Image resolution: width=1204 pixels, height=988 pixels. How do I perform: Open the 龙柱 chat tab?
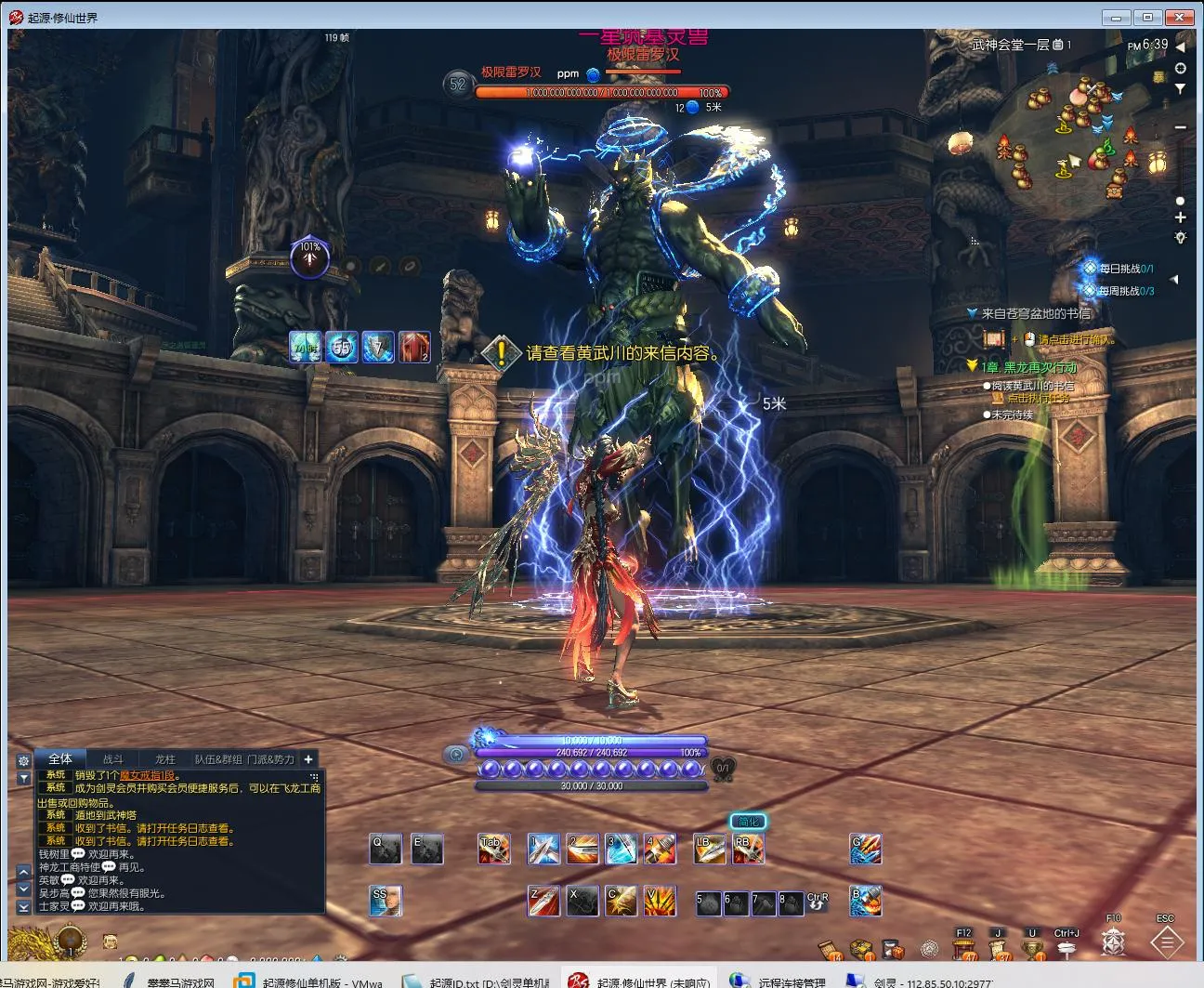coord(164,758)
